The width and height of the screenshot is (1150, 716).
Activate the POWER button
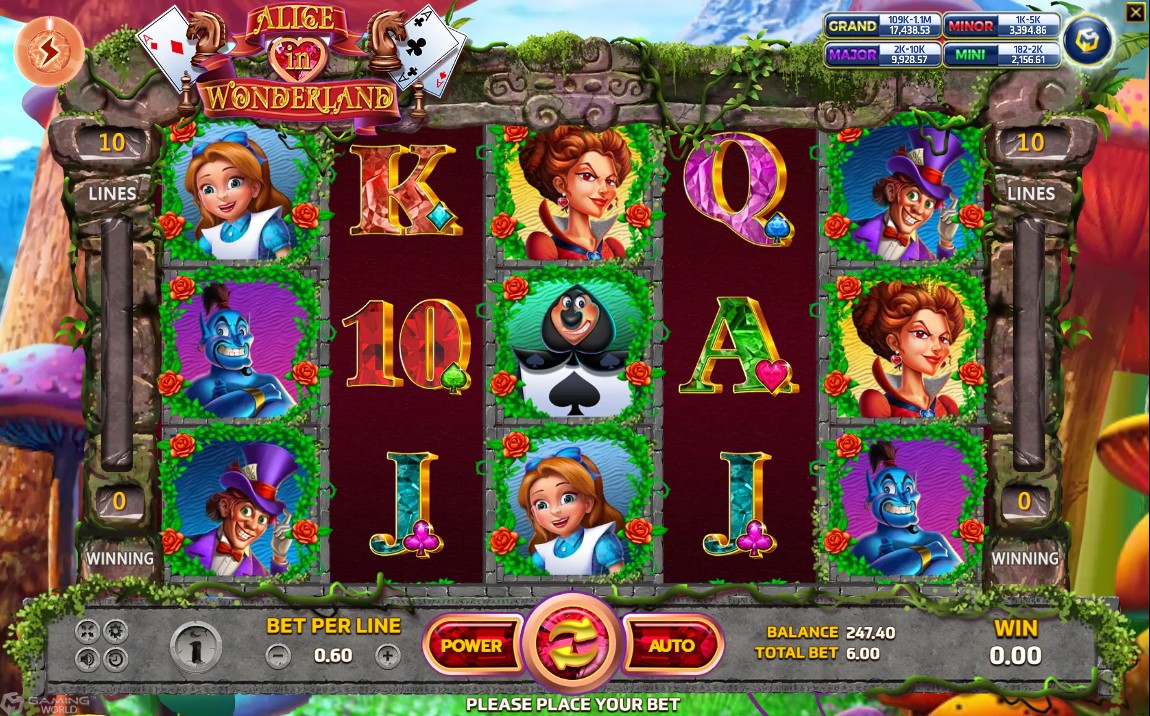(x=472, y=646)
